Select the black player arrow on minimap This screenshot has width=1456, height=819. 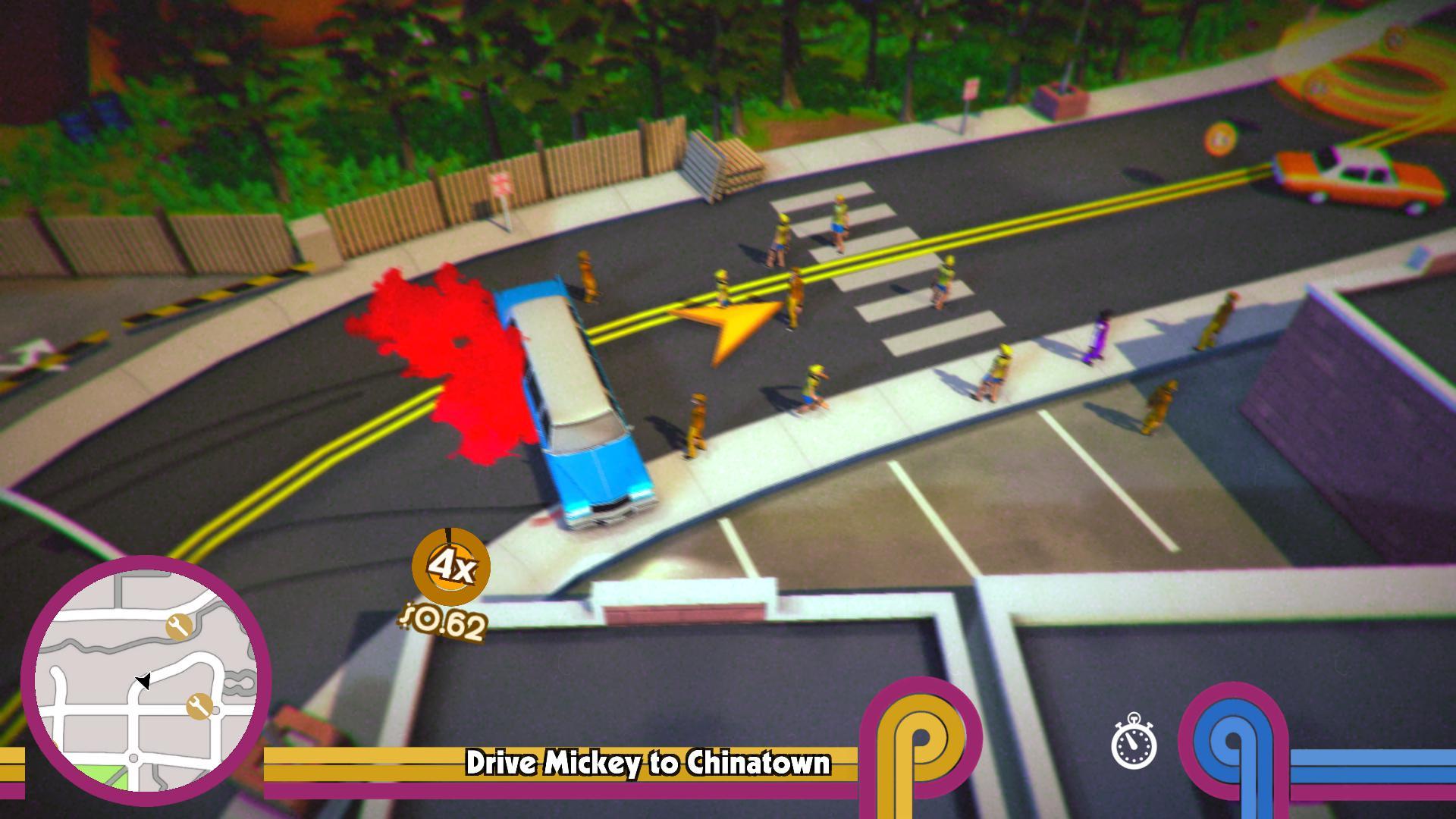pyautogui.click(x=144, y=682)
